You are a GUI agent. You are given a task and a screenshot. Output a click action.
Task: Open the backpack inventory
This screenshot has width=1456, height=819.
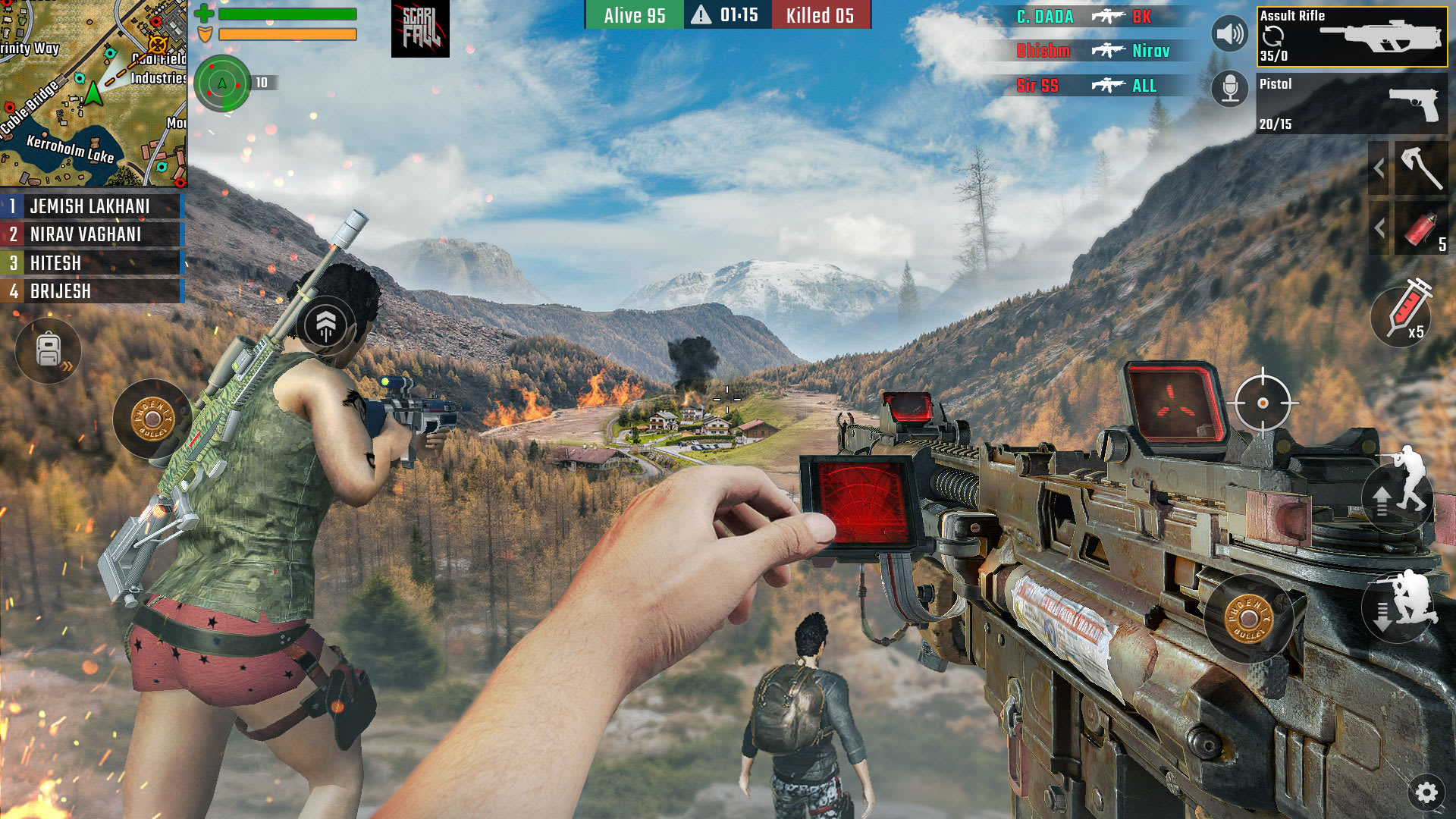click(49, 350)
